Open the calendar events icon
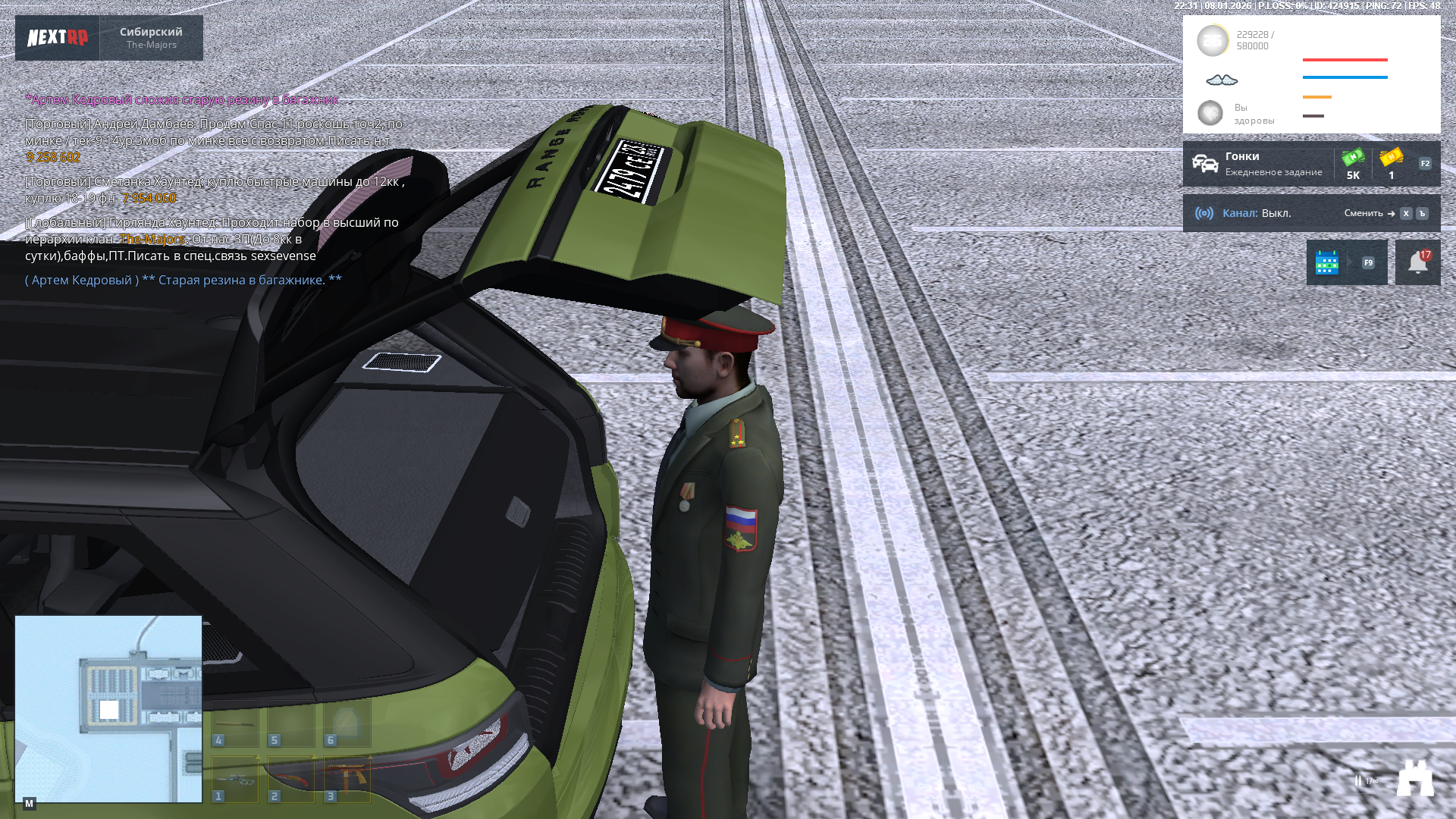 (x=1327, y=262)
